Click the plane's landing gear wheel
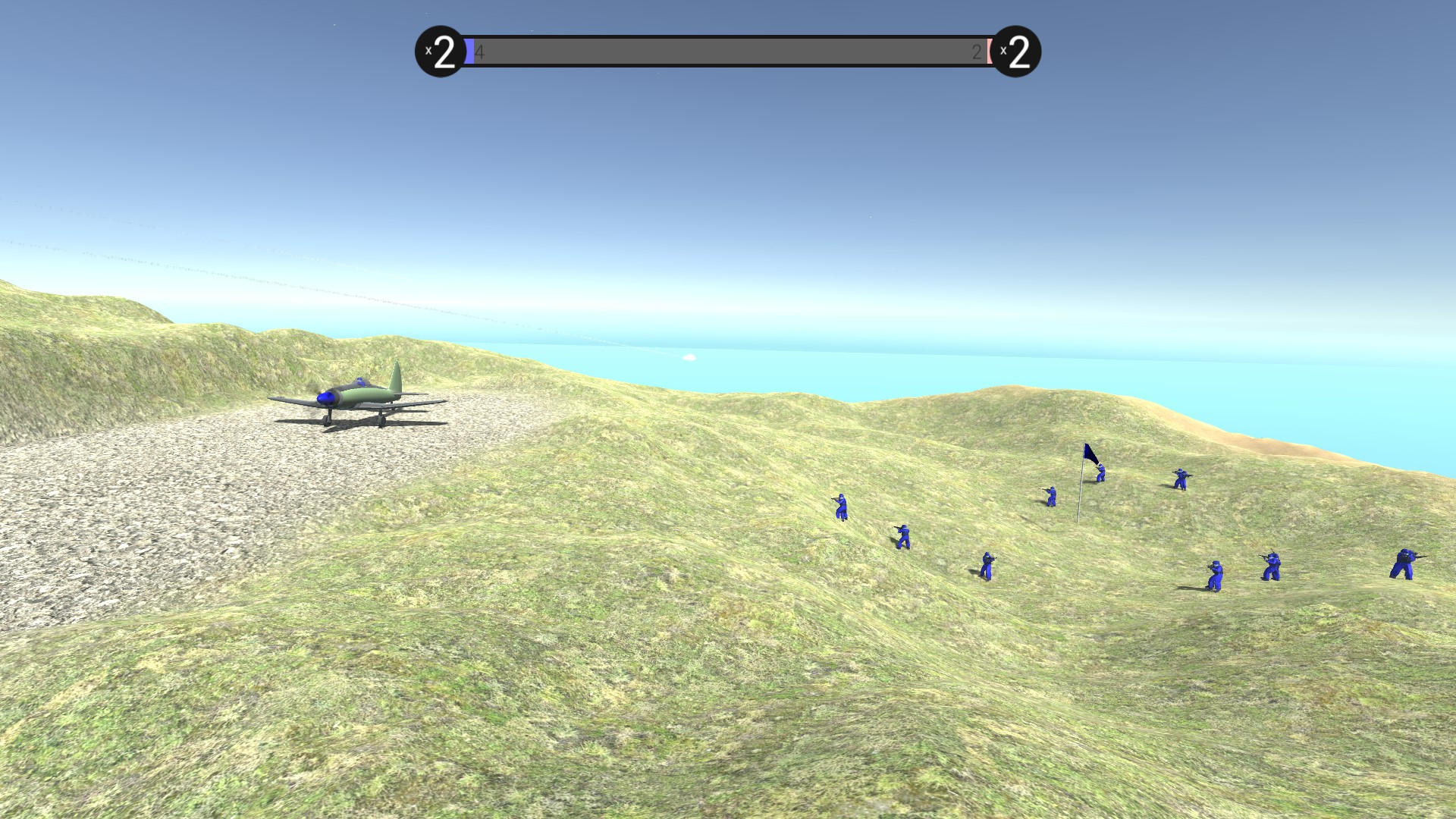Screen dimensions: 1456x819 click(328, 420)
